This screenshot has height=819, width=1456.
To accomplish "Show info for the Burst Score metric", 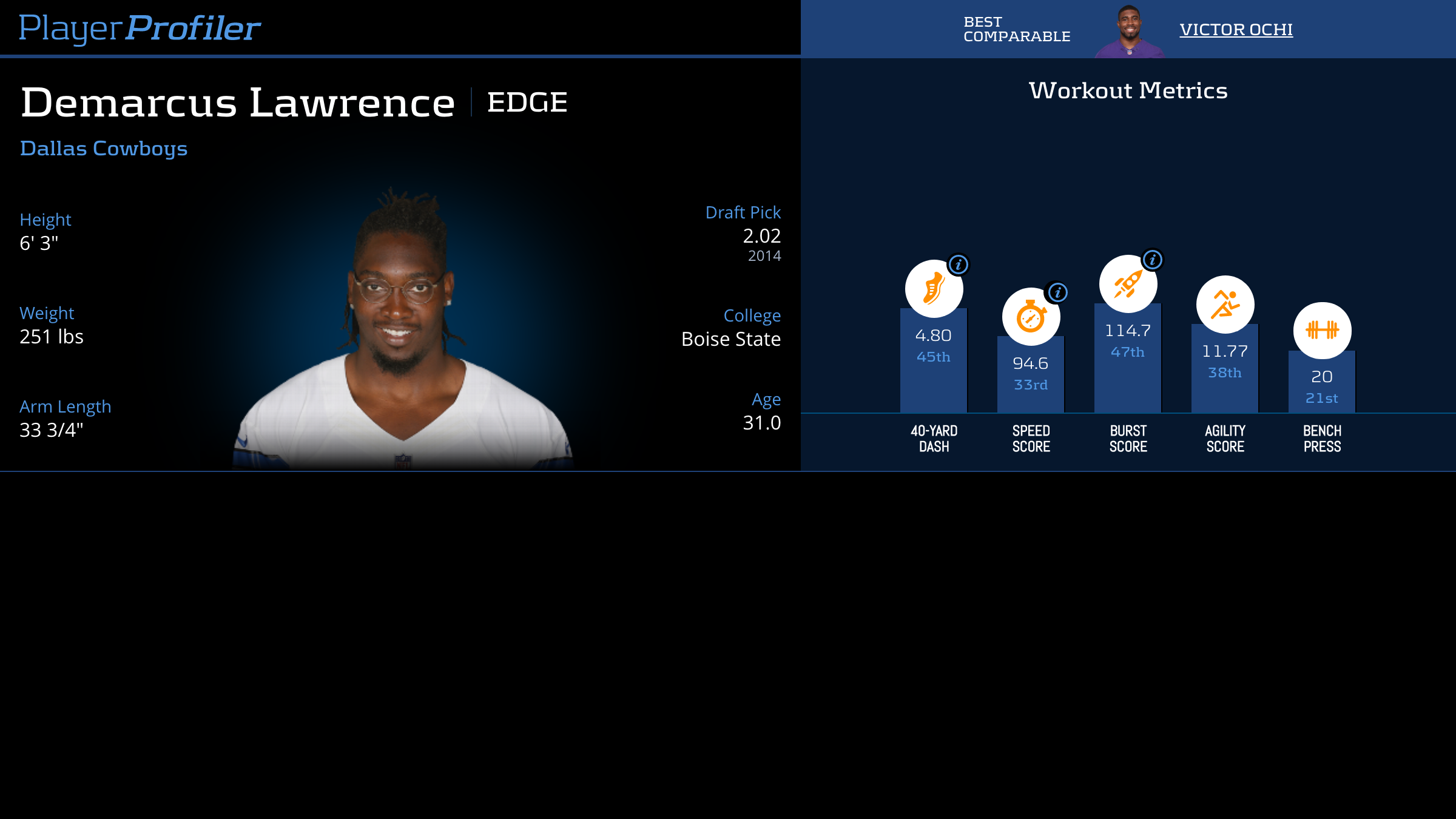I will pyautogui.click(x=1153, y=260).
